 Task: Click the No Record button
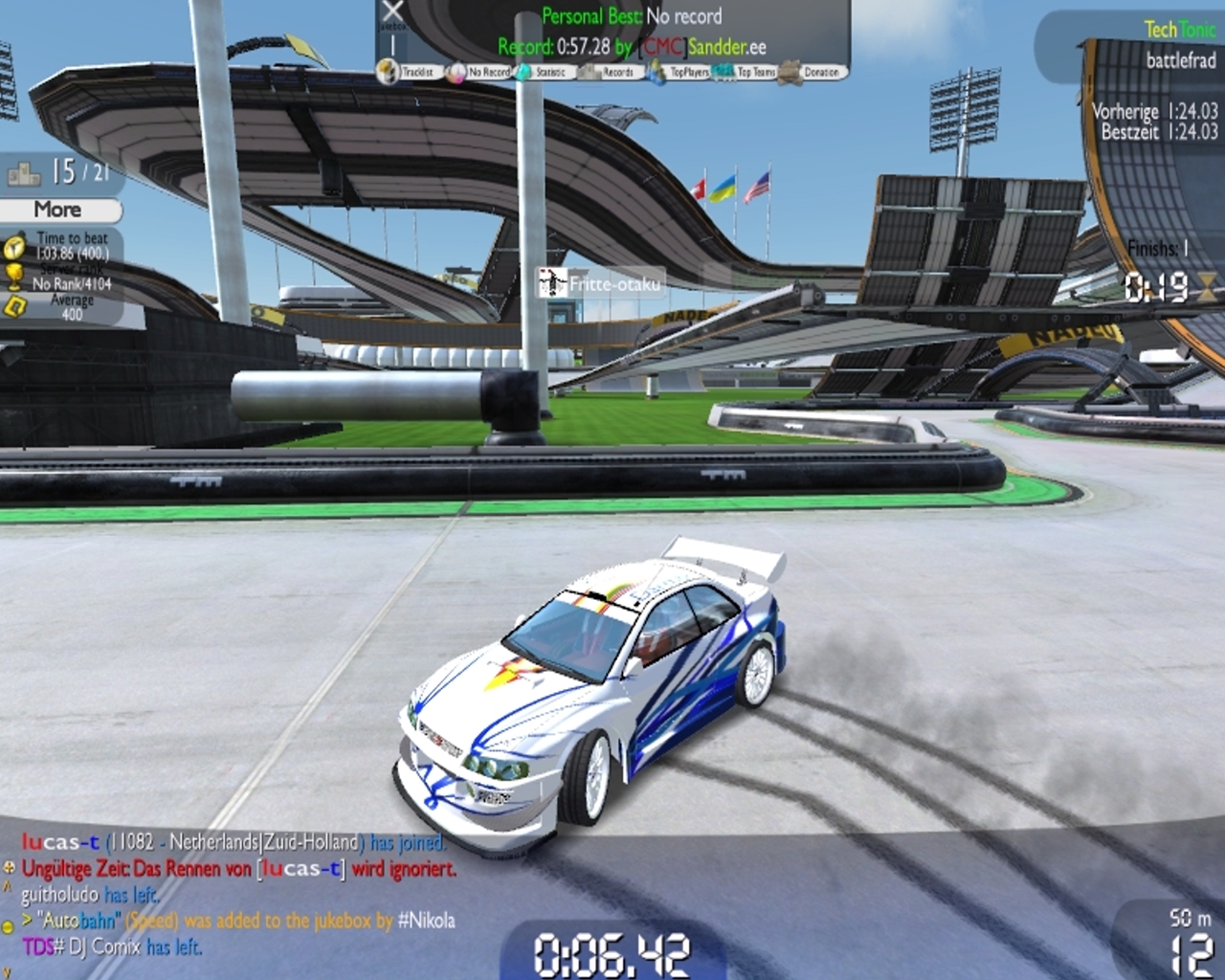click(x=479, y=72)
